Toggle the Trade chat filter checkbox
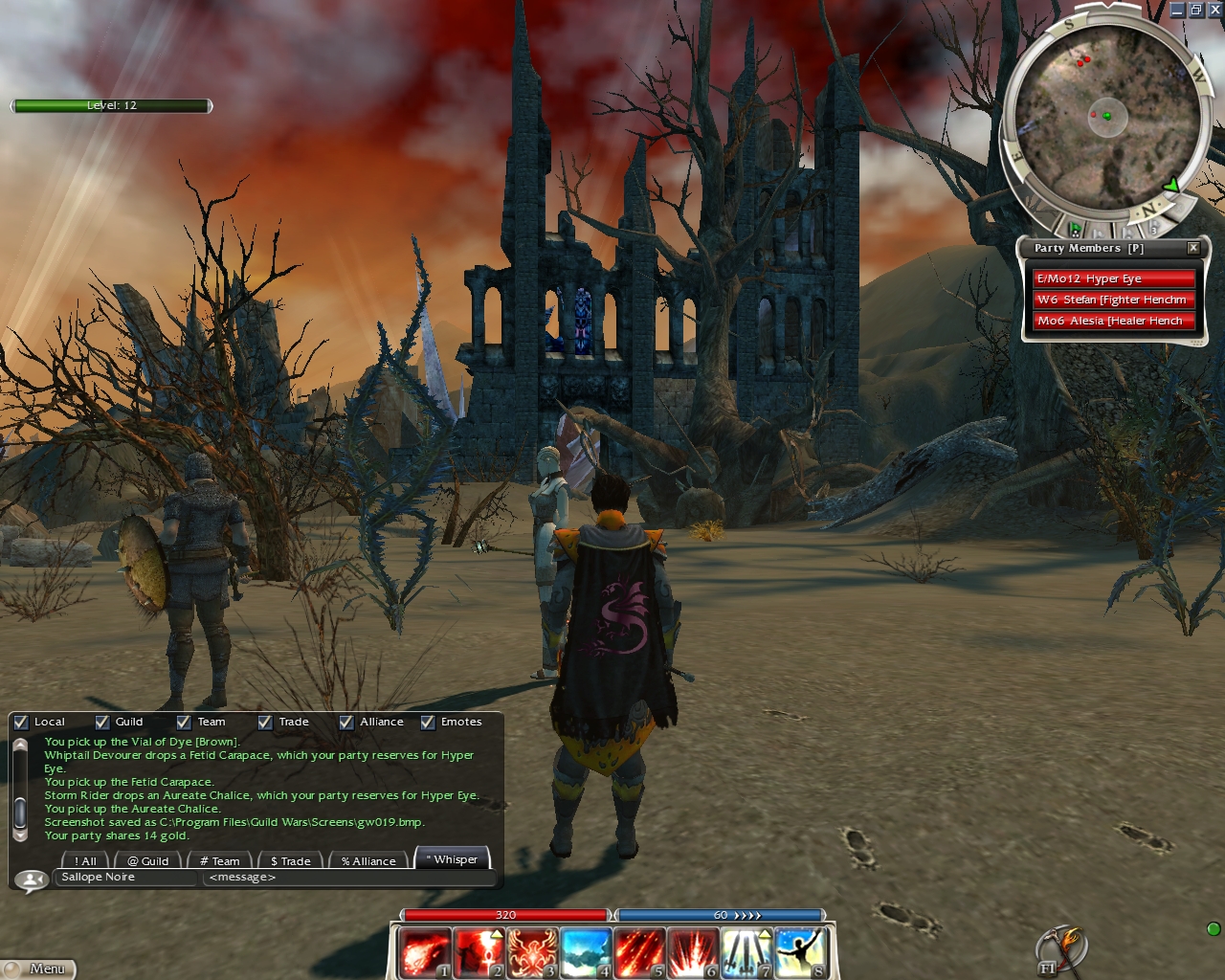Image resolution: width=1225 pixels, height=980 pixels. coord(265,723)
